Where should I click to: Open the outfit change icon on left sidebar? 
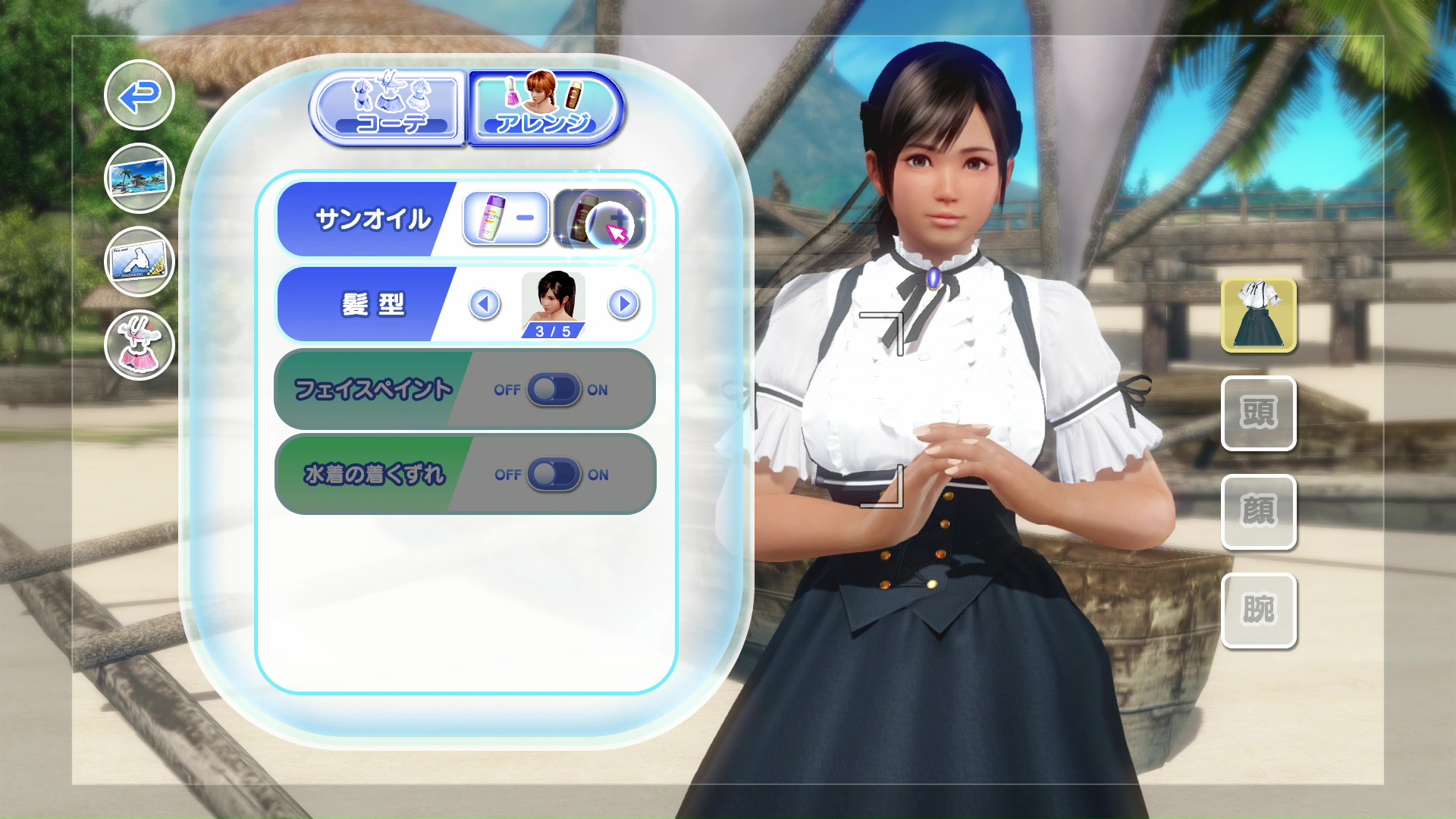coord(139,345)
